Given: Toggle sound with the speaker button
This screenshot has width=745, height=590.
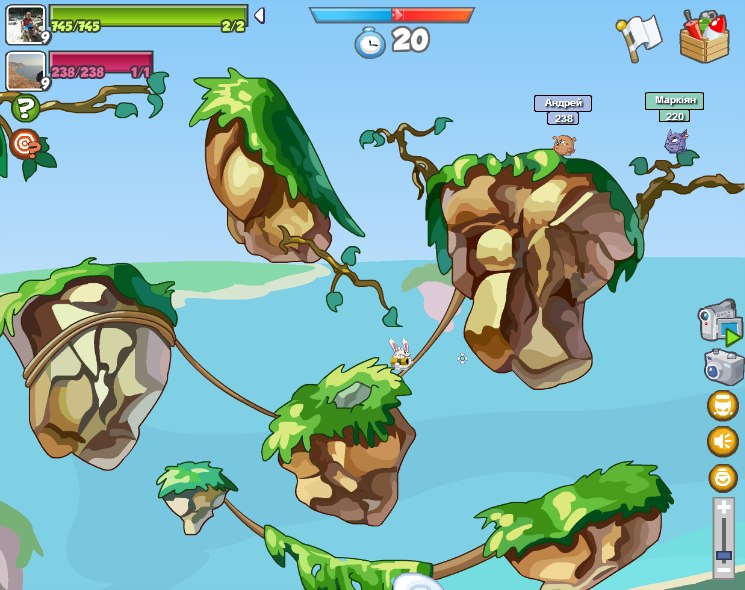Looking at the screenshot, I should point(722,441).
